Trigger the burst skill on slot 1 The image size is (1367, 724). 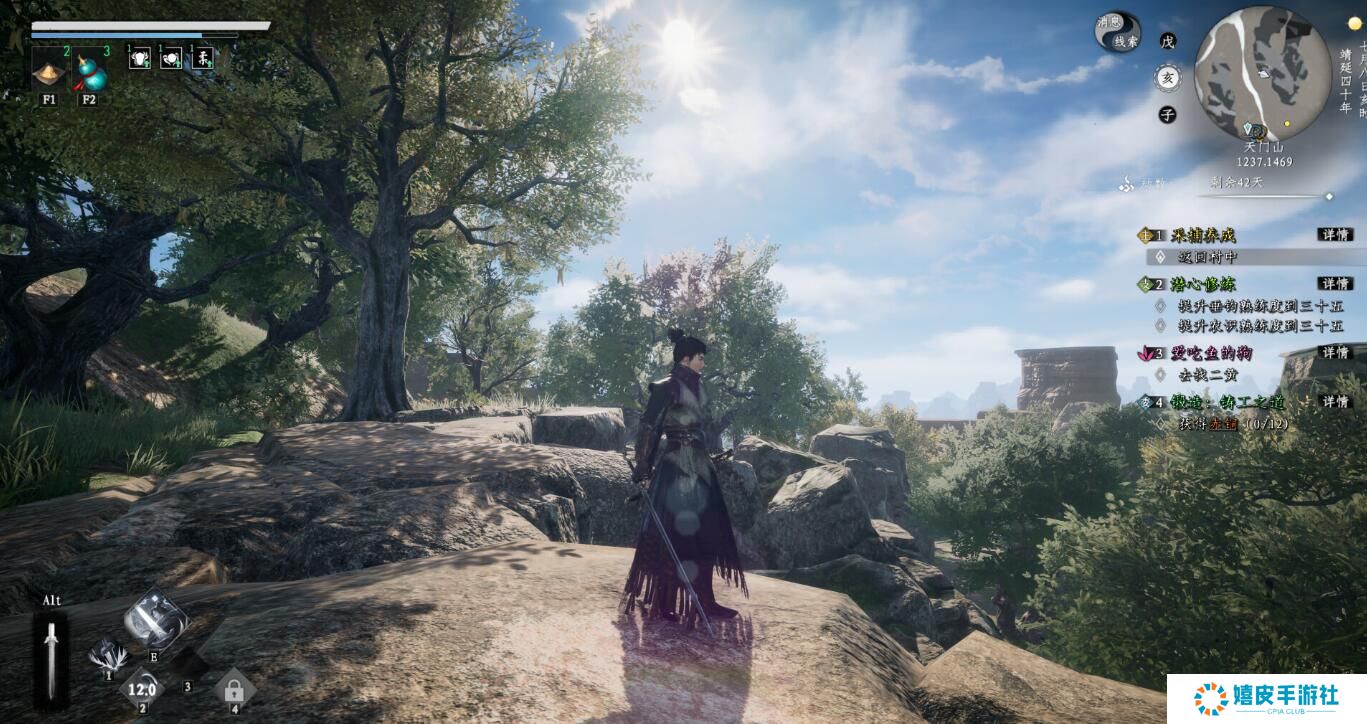[x=107, y=655]
